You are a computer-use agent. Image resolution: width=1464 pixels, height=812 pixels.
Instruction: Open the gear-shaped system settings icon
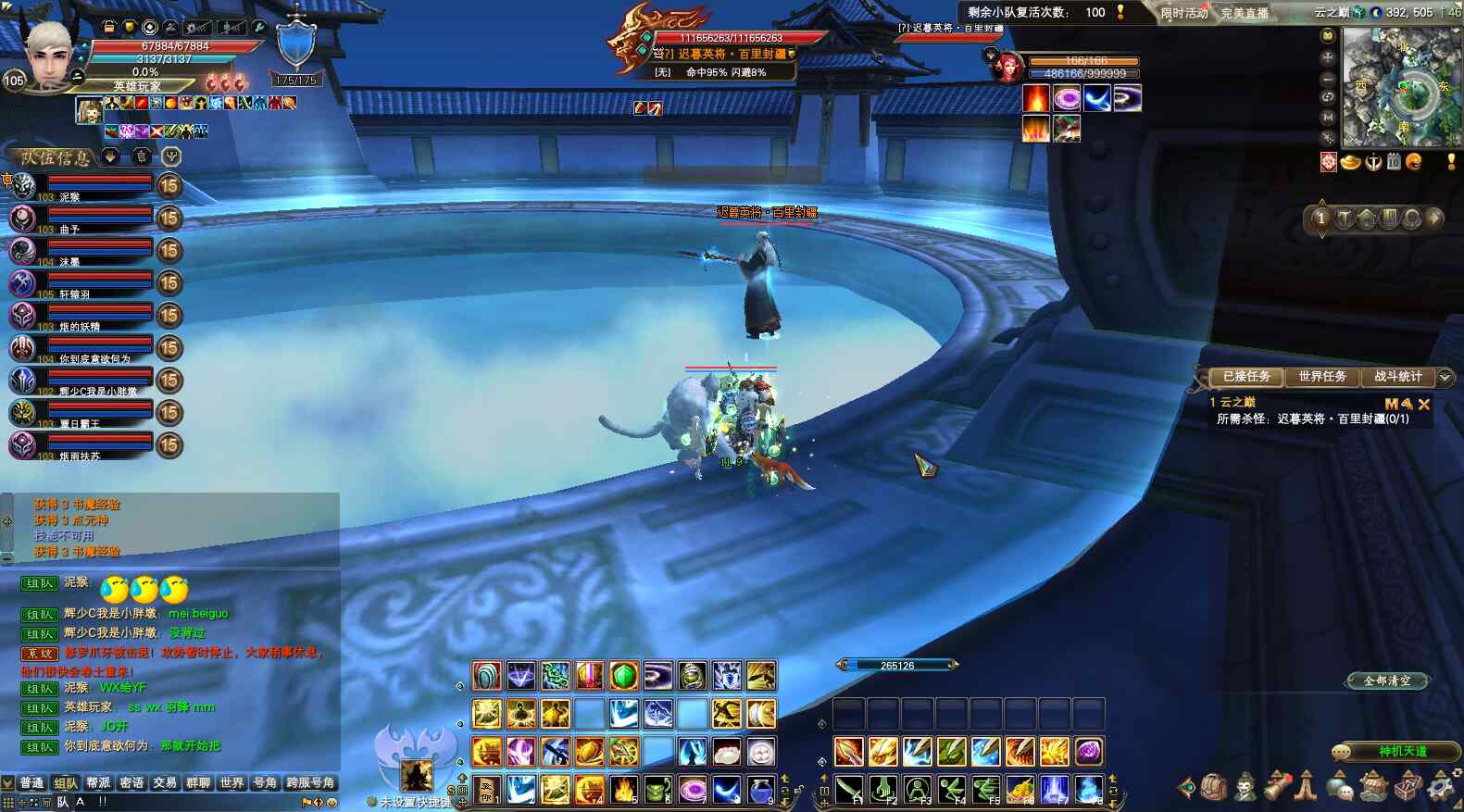1441,788
